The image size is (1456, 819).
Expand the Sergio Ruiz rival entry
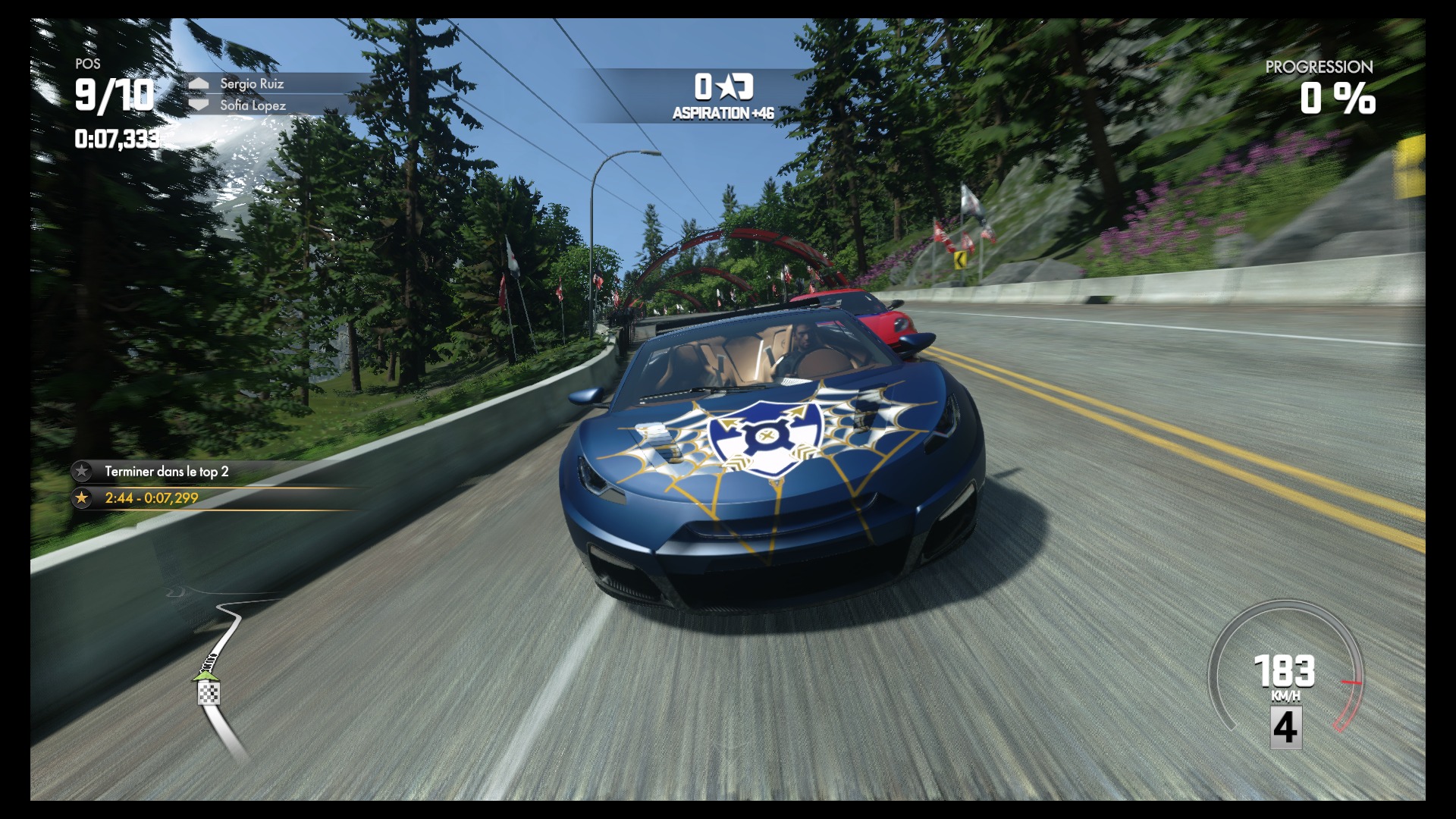click(251, 84)
